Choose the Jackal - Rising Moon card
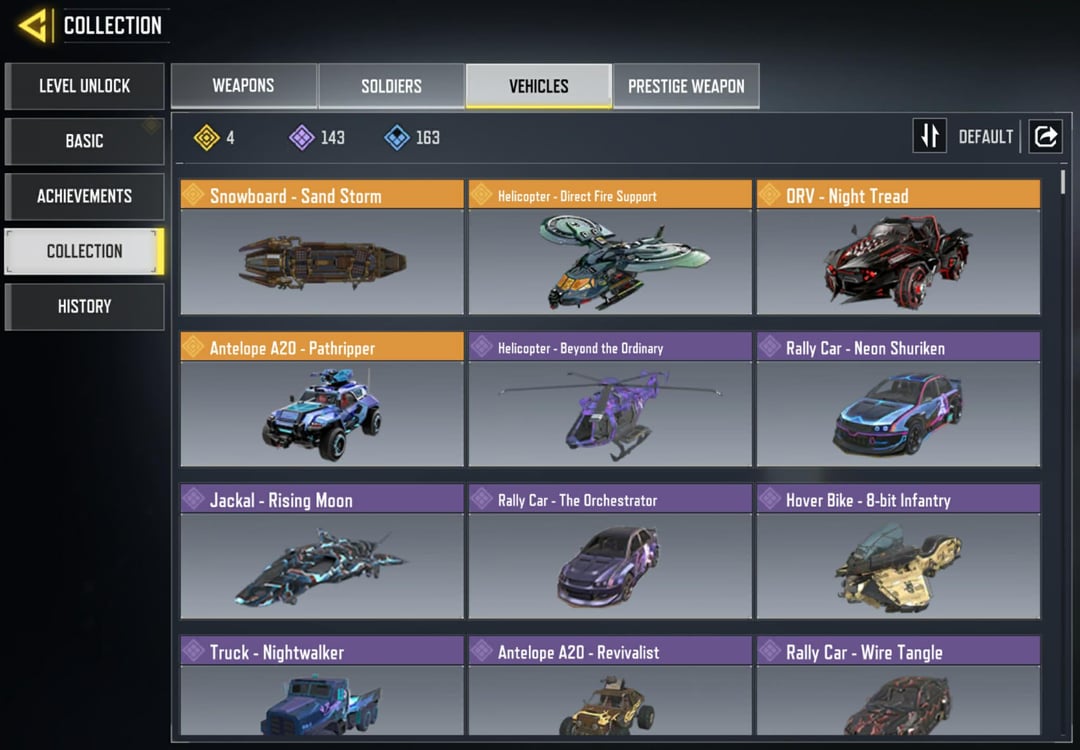The height and width of the screenshot is (750, 1080). coord(322,552)
